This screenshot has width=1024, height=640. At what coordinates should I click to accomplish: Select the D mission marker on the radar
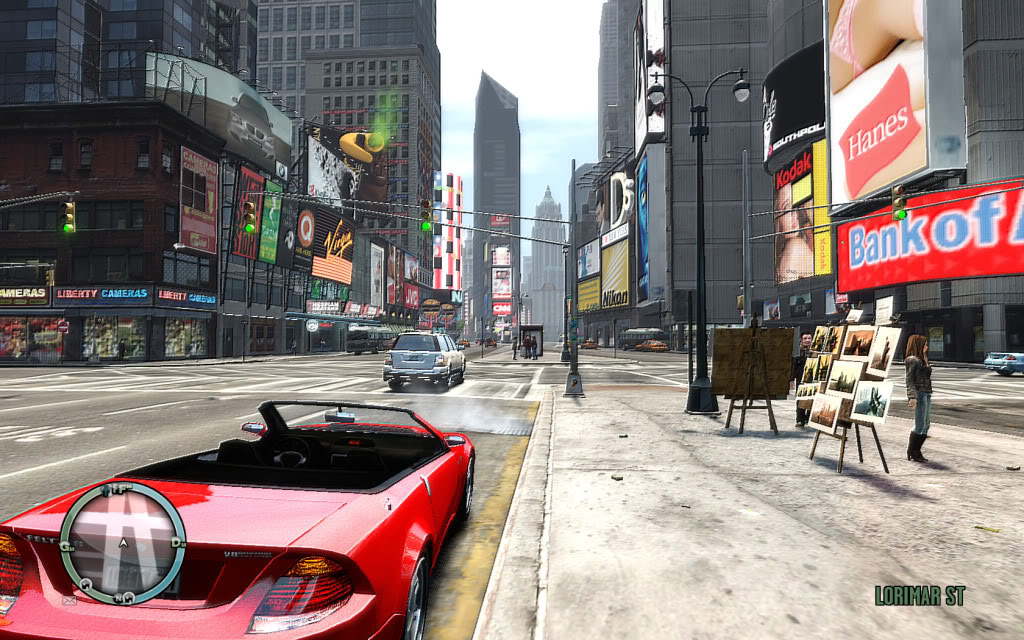(x=176, y=541)
